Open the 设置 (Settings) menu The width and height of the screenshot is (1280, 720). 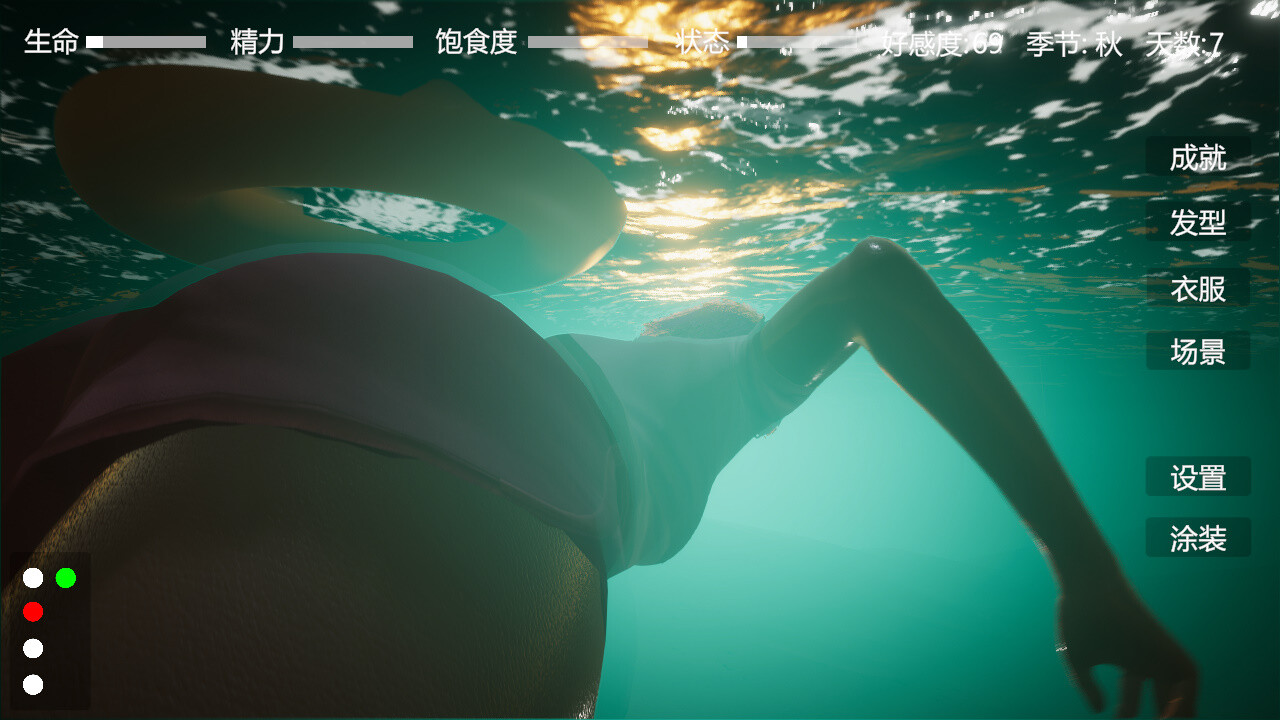pos(1197,477)
